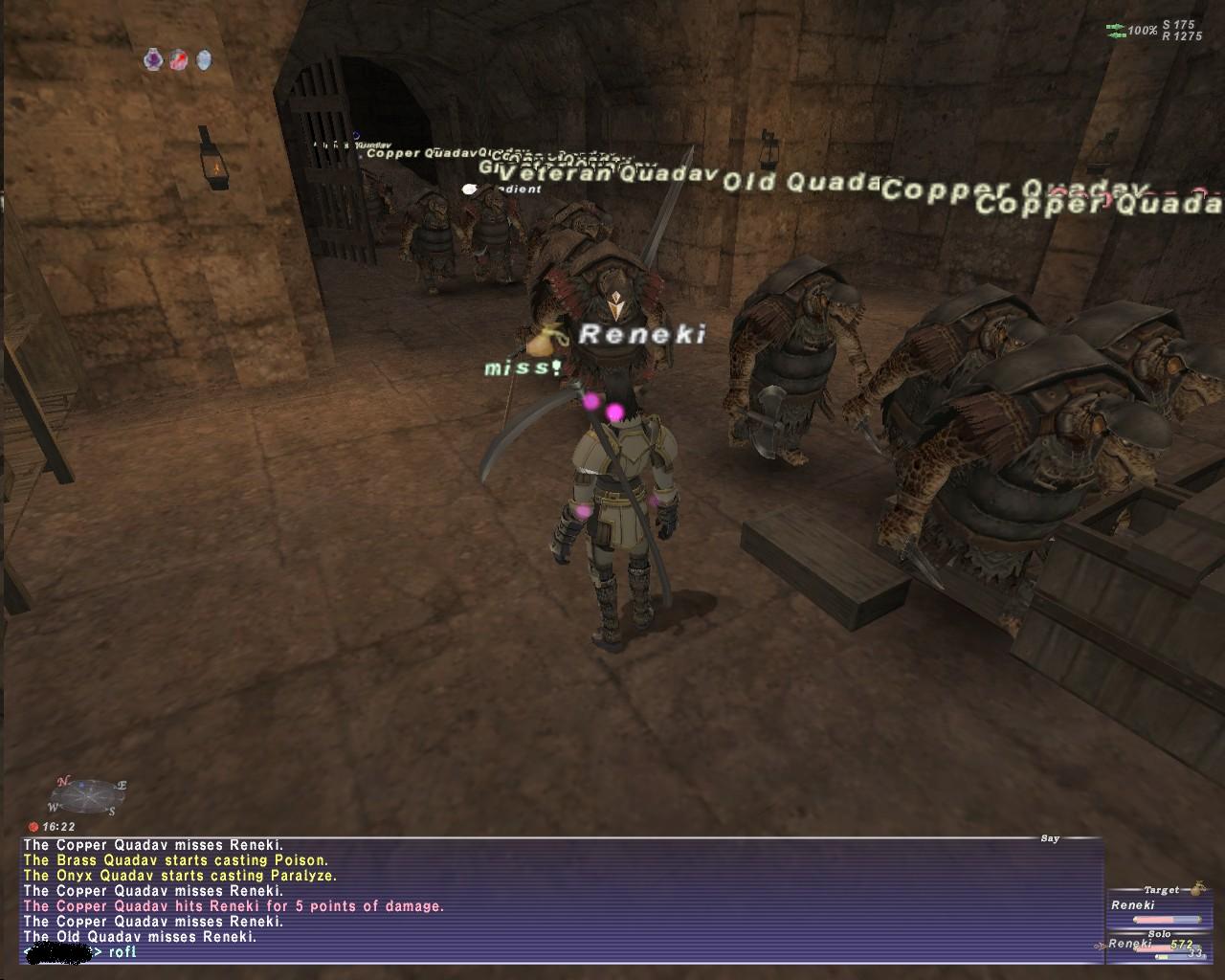Viewport: 1225px width, 980px height.
Task: Select Reneki in the Target window
Action: click(x=1133, y=904)
